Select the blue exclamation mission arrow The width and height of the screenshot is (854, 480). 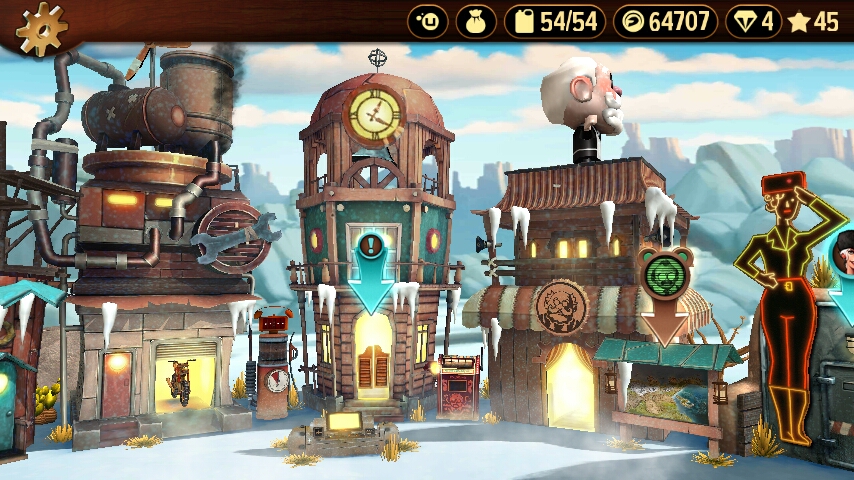coord(372,268)
